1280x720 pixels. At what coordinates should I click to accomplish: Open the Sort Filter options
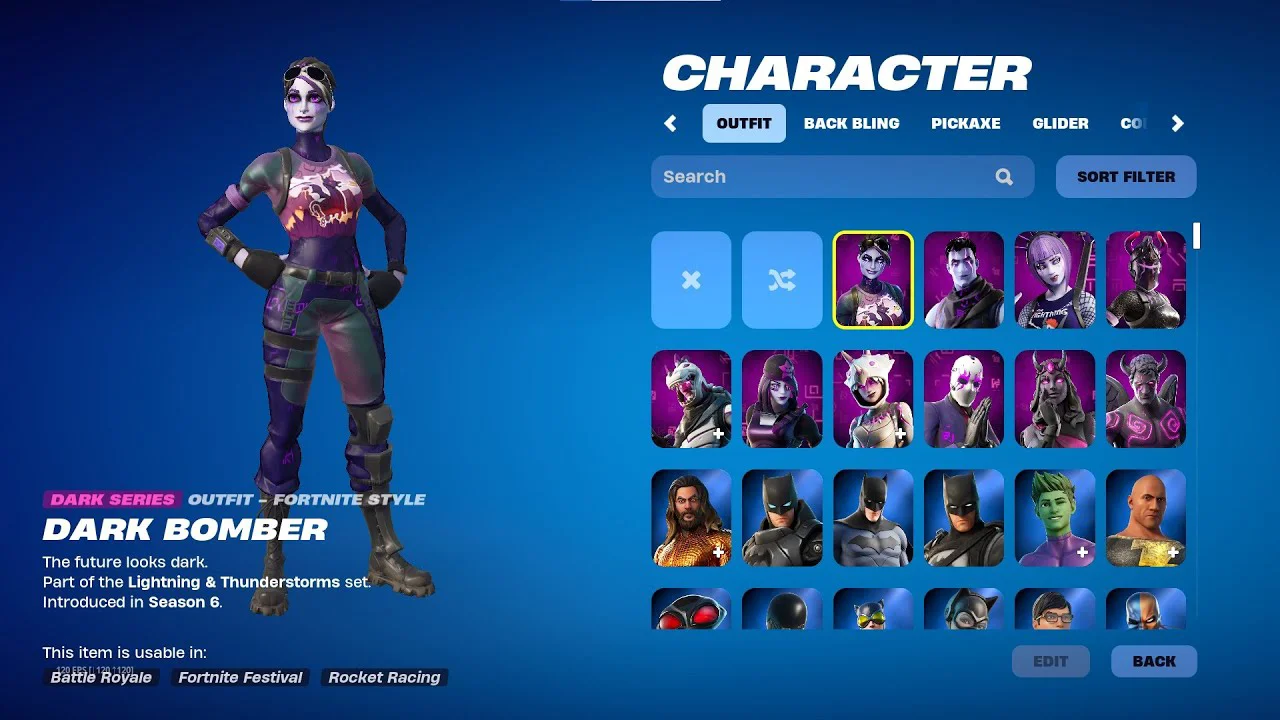1125,177
